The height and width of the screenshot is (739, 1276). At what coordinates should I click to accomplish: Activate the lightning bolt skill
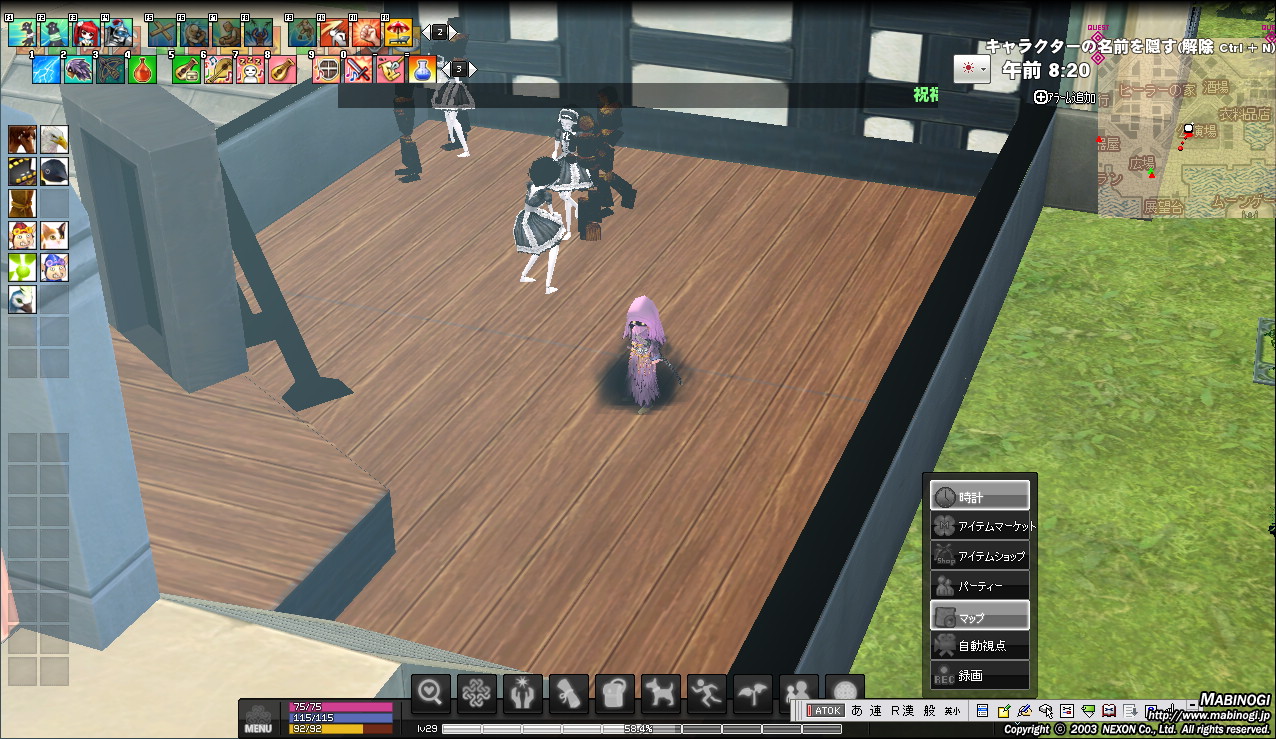pyautogui.click(x=47, y=69)
